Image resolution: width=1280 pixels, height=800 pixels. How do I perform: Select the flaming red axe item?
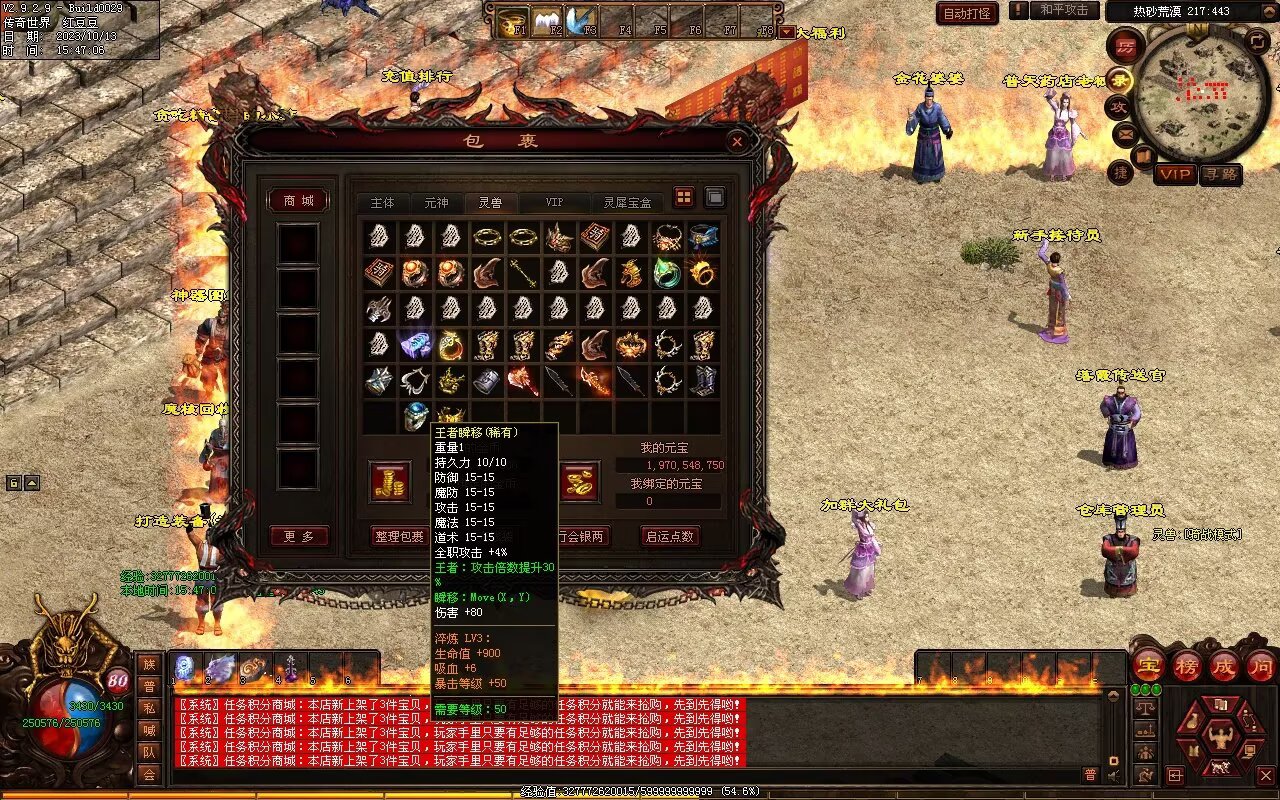tap(522, 381)
